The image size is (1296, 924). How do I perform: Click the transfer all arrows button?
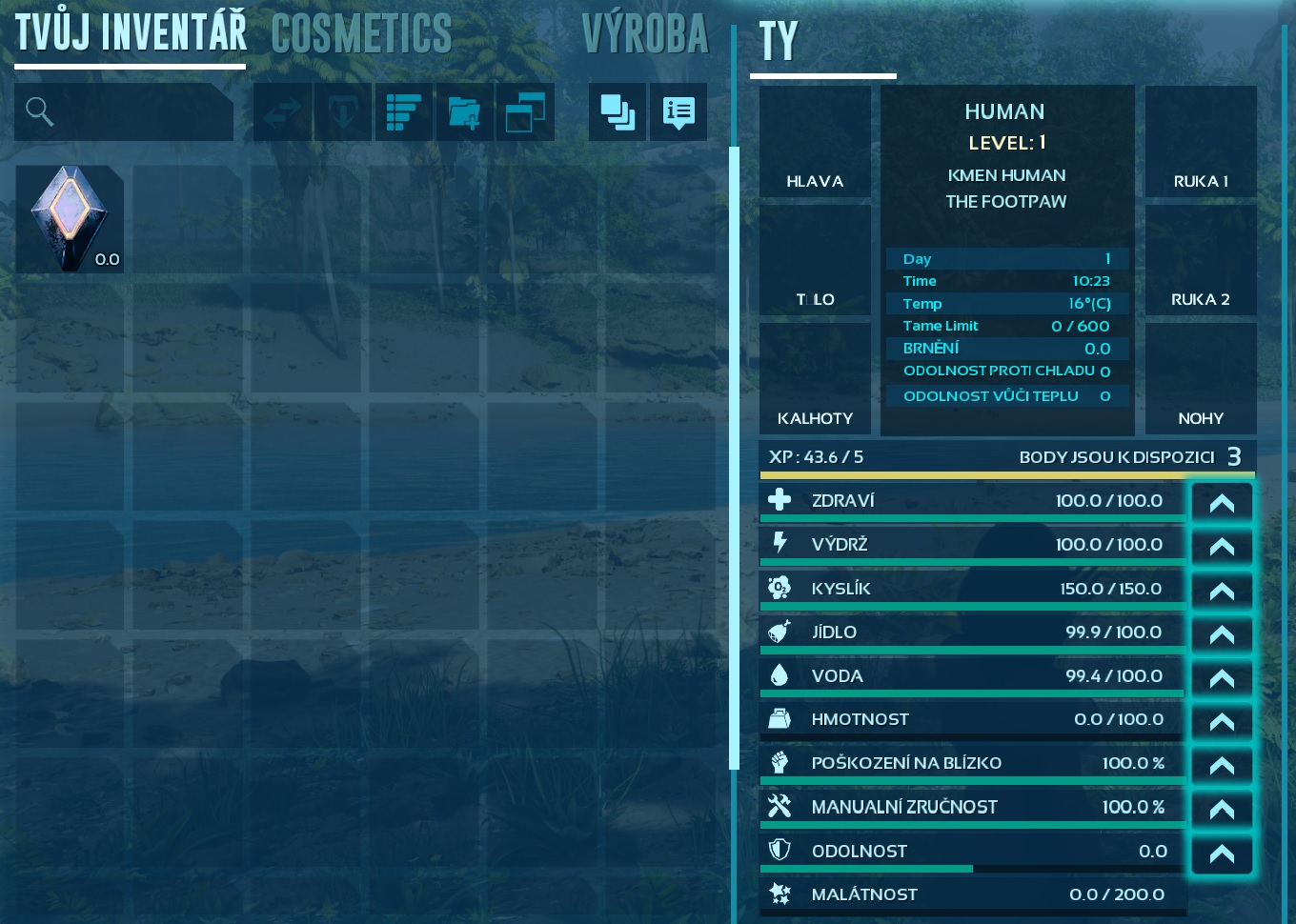point(282,112)
